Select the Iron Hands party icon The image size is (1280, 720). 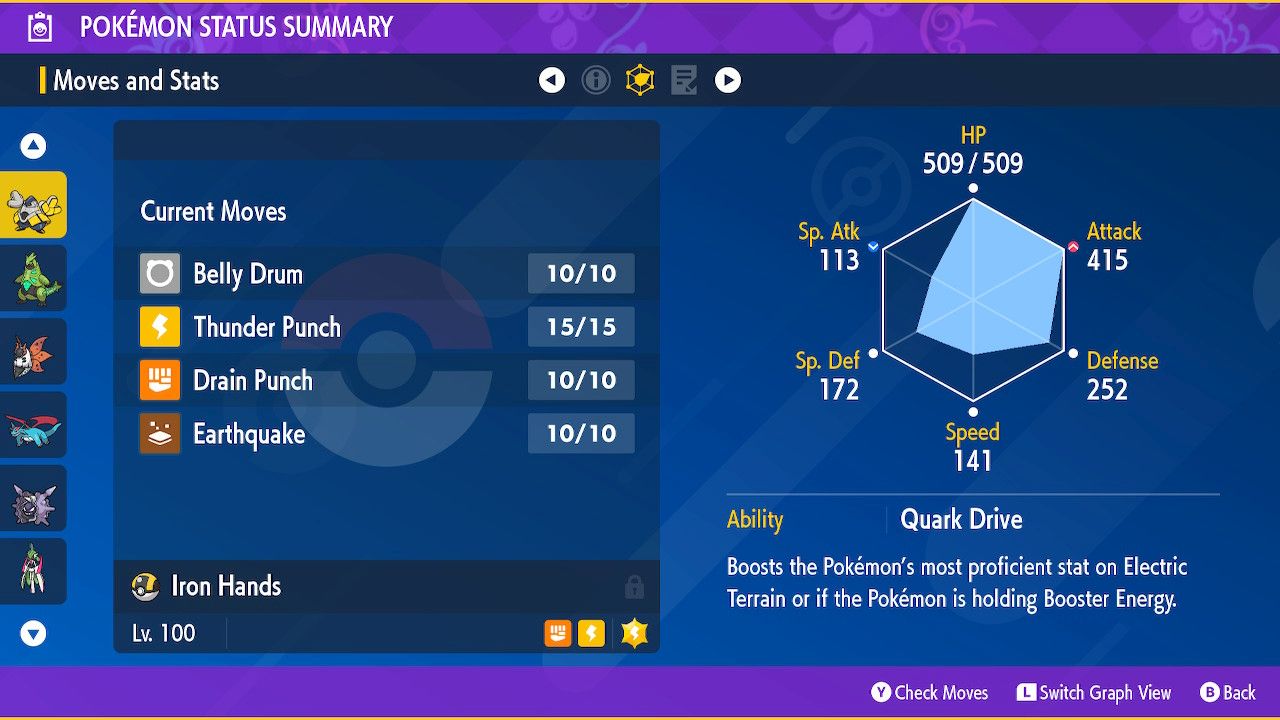click(33, 204)
